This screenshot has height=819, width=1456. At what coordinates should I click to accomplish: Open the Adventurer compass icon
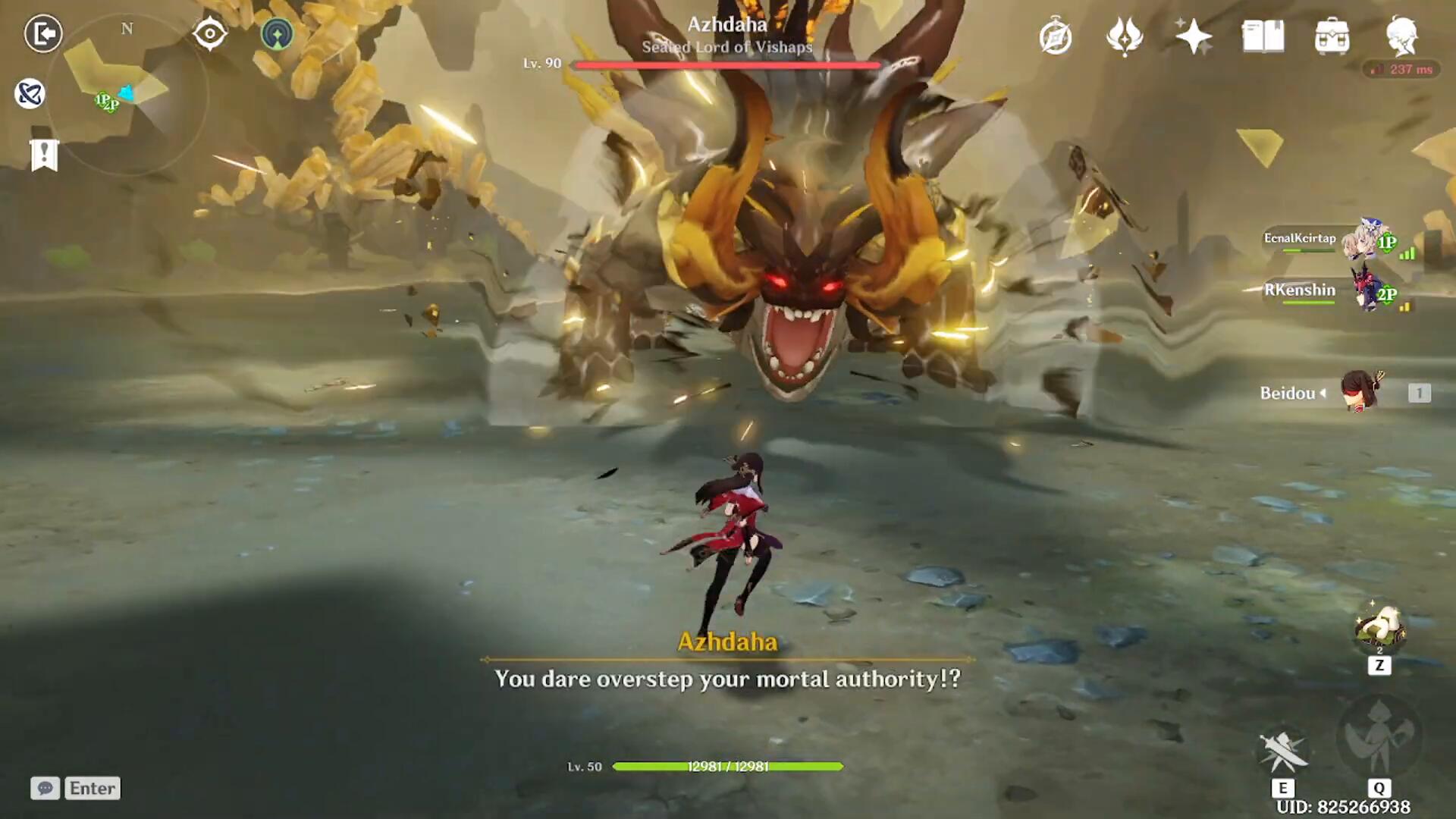tap(1056, 37)
